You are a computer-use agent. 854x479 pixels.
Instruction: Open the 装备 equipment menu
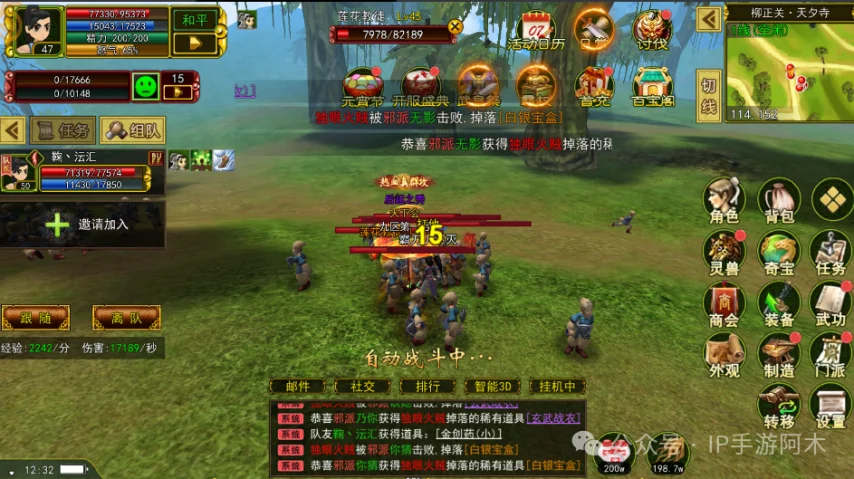pyautogui.click(x=778, y=306)
